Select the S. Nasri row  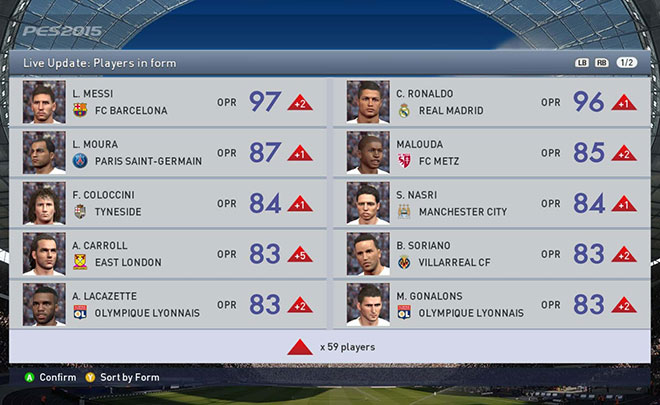pos(491,203)
